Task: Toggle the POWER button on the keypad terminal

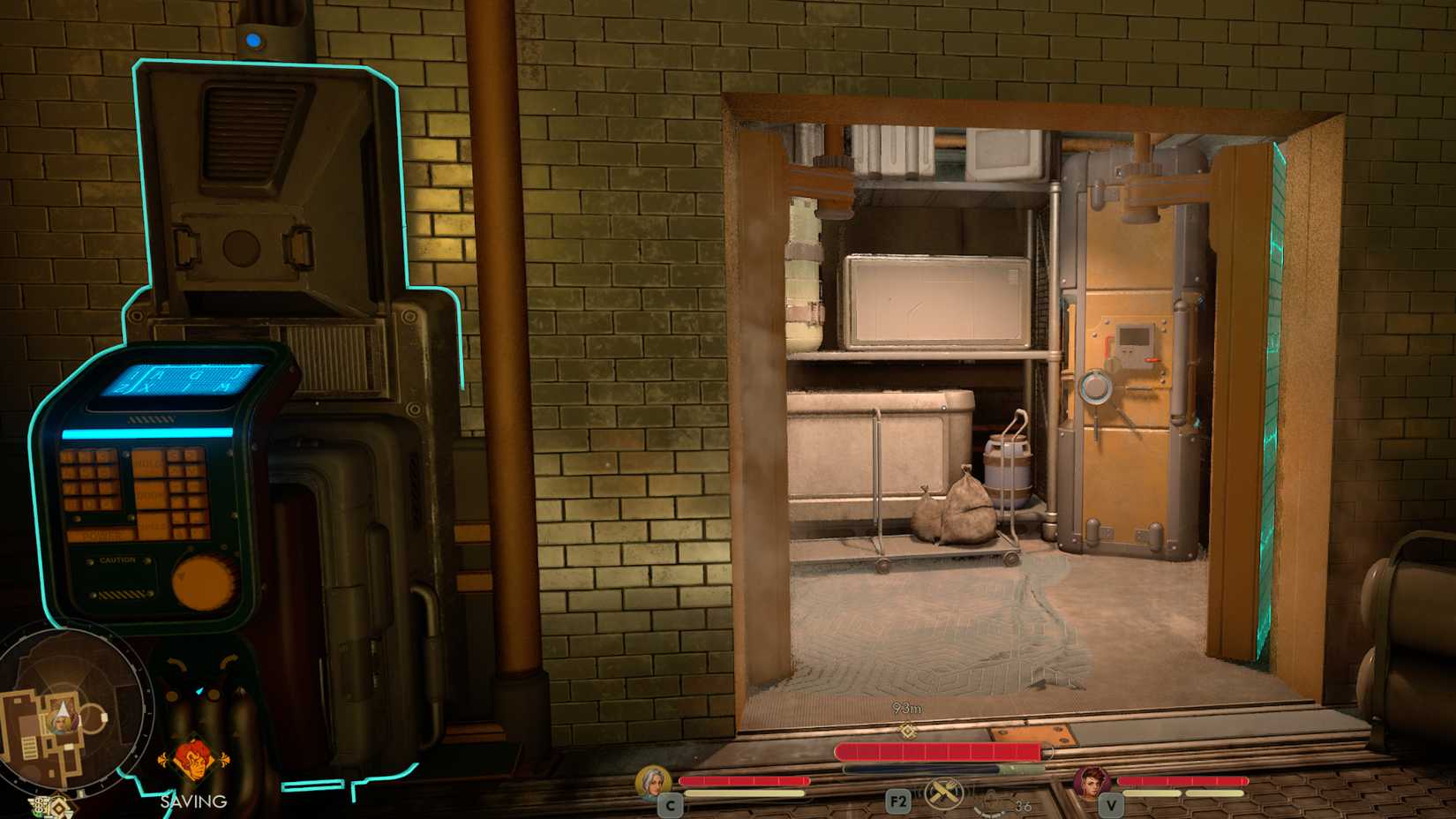Action: pos(101,535)
